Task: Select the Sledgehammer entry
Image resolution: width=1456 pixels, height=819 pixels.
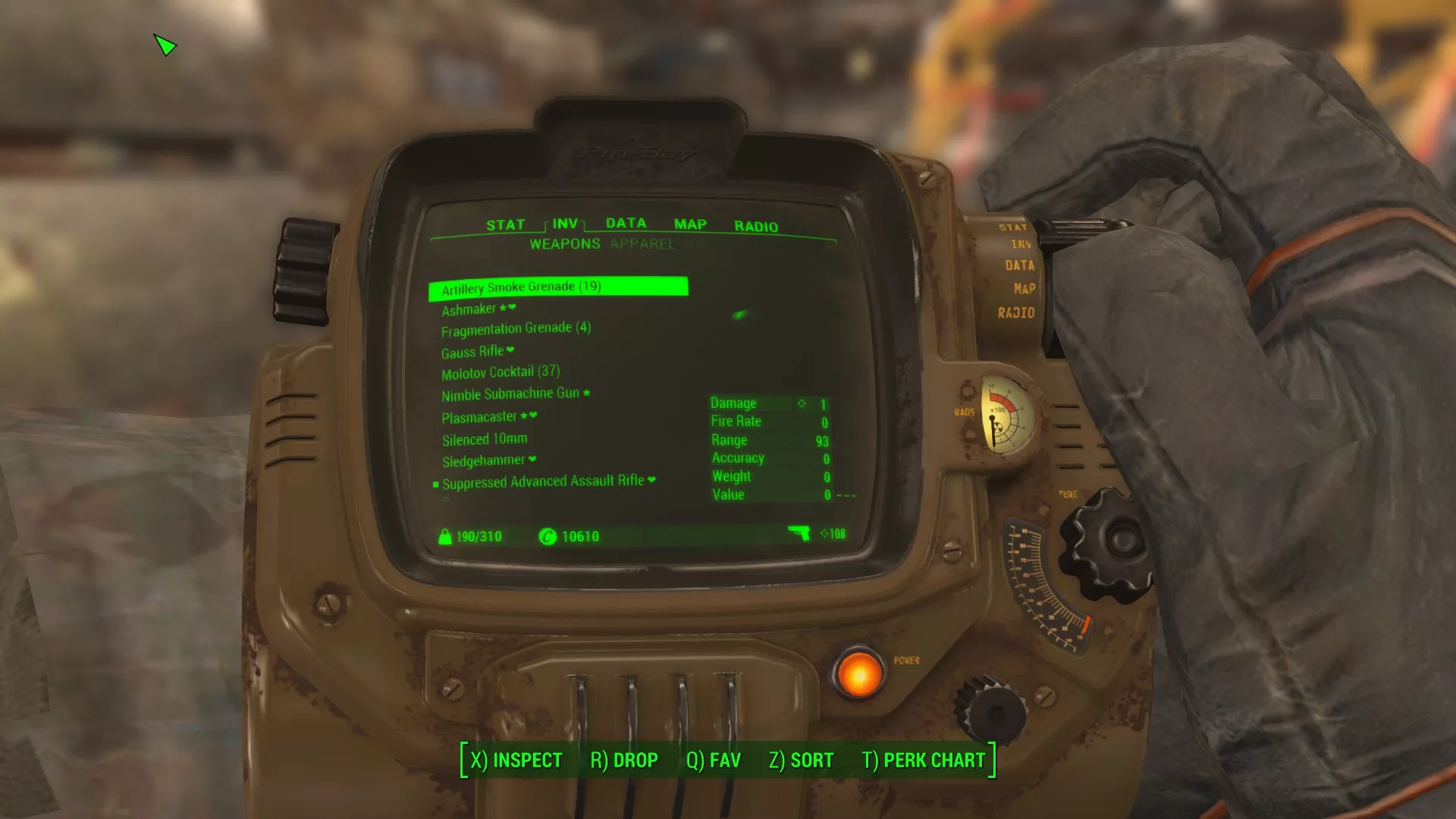Action: tap(483, 461)
